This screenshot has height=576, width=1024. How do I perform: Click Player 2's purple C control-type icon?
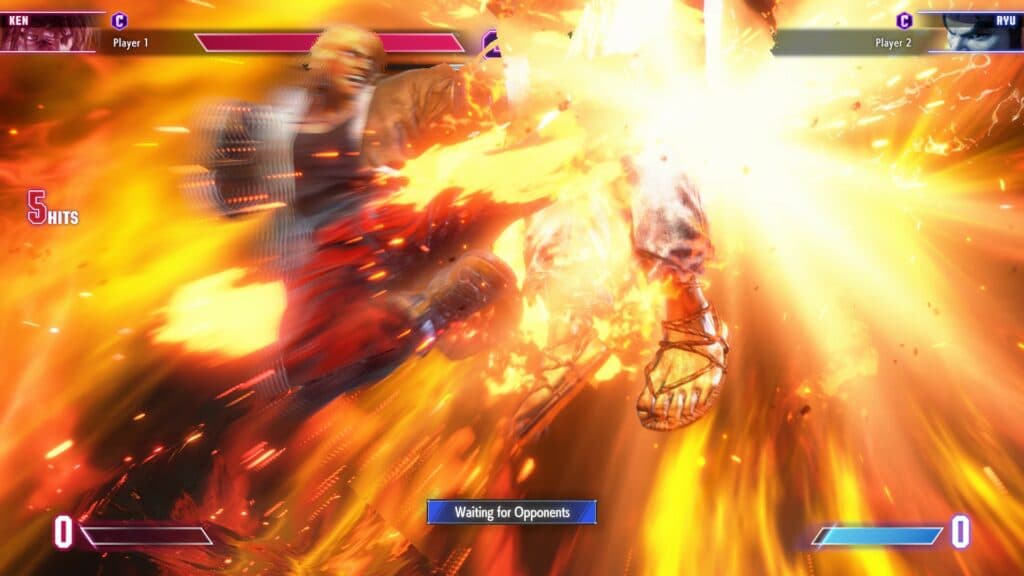tap(904, 20)
